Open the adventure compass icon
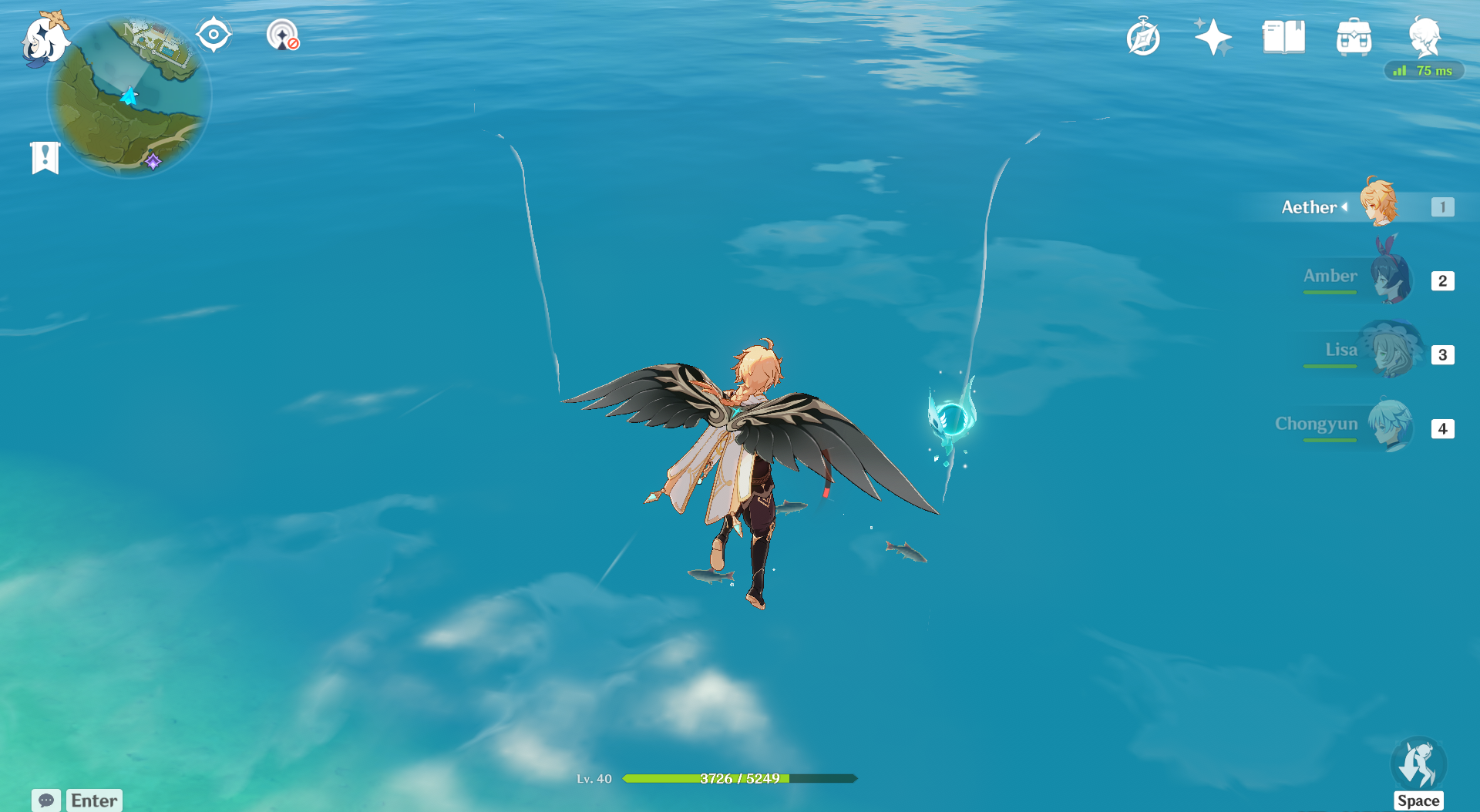 (x=1142, y=37)
